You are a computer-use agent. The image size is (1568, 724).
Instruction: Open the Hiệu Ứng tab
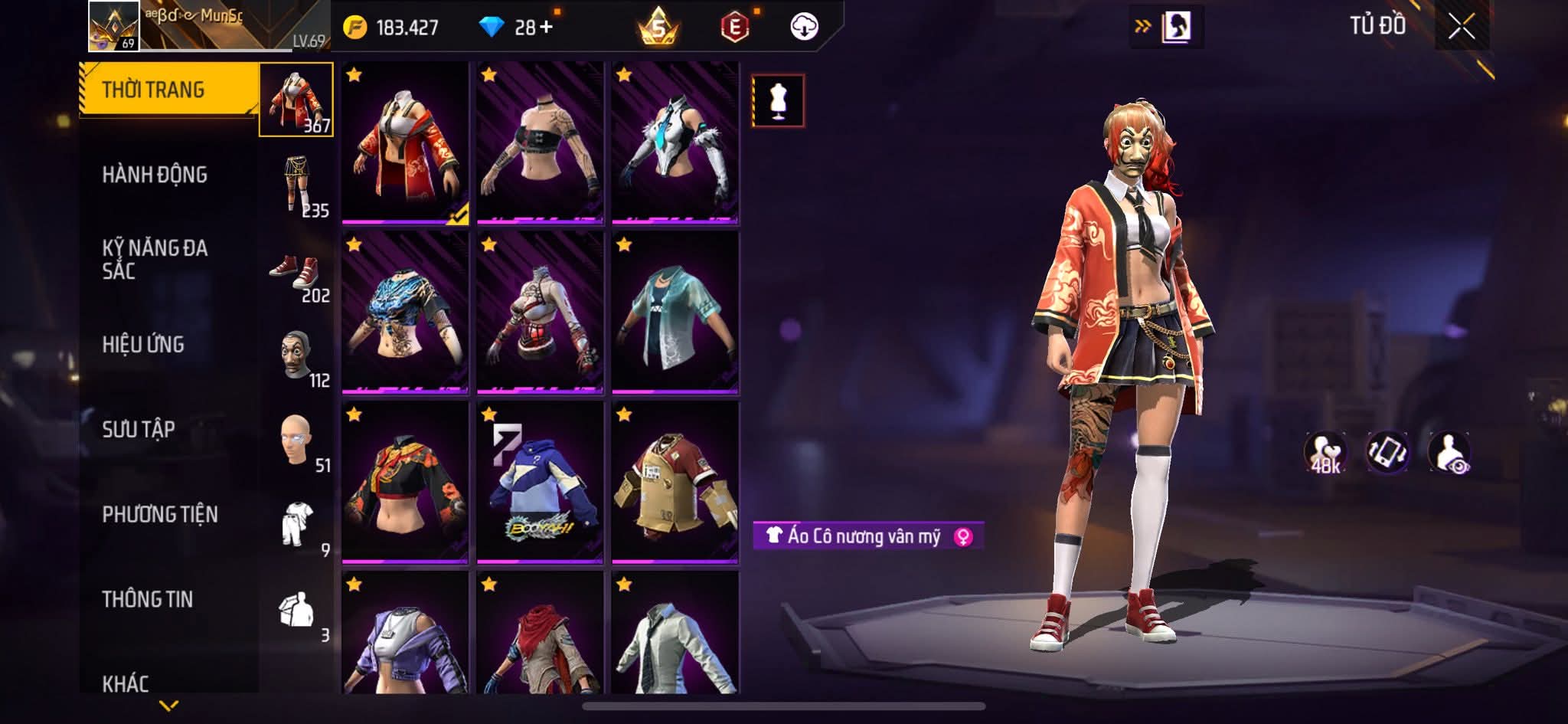point(143,345)
